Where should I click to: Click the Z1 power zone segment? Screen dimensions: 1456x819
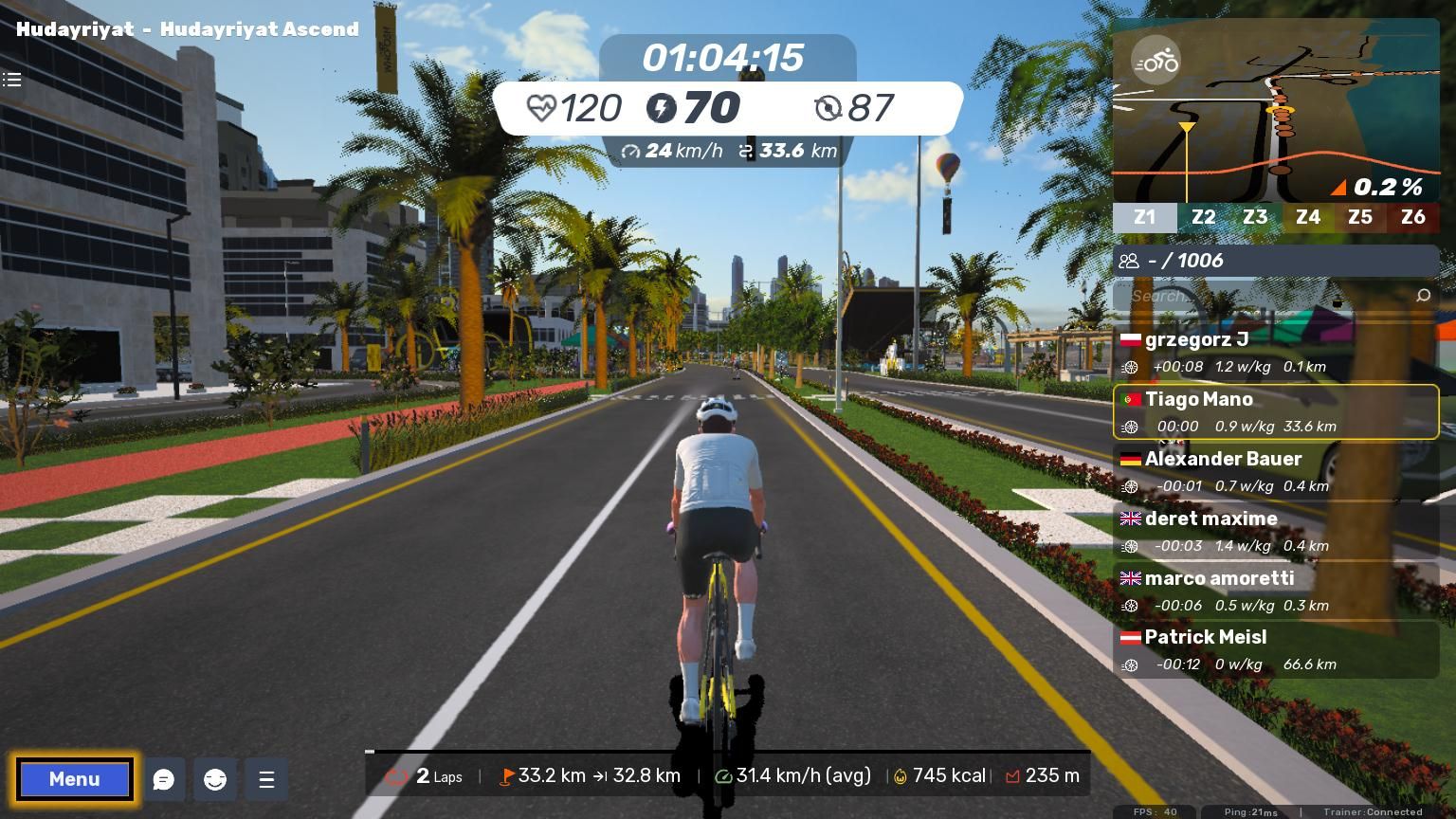coord(1144,217)
